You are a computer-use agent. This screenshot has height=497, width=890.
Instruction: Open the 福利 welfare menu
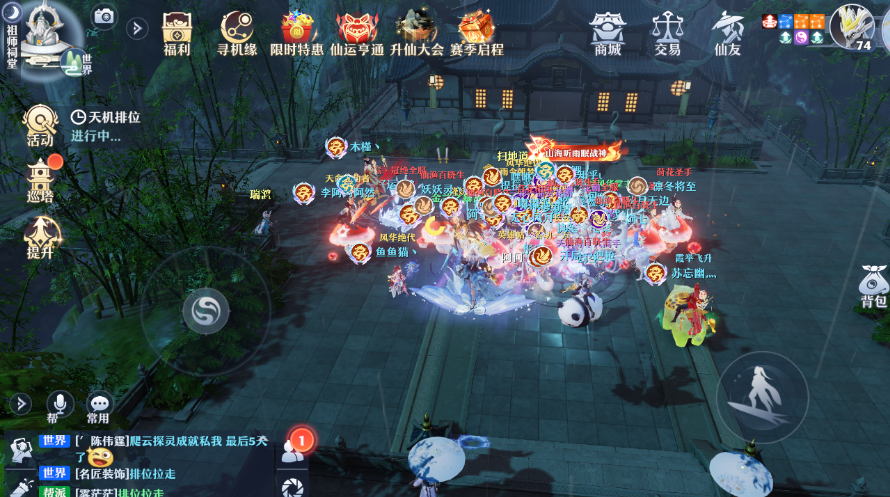[x=177, y=32]
